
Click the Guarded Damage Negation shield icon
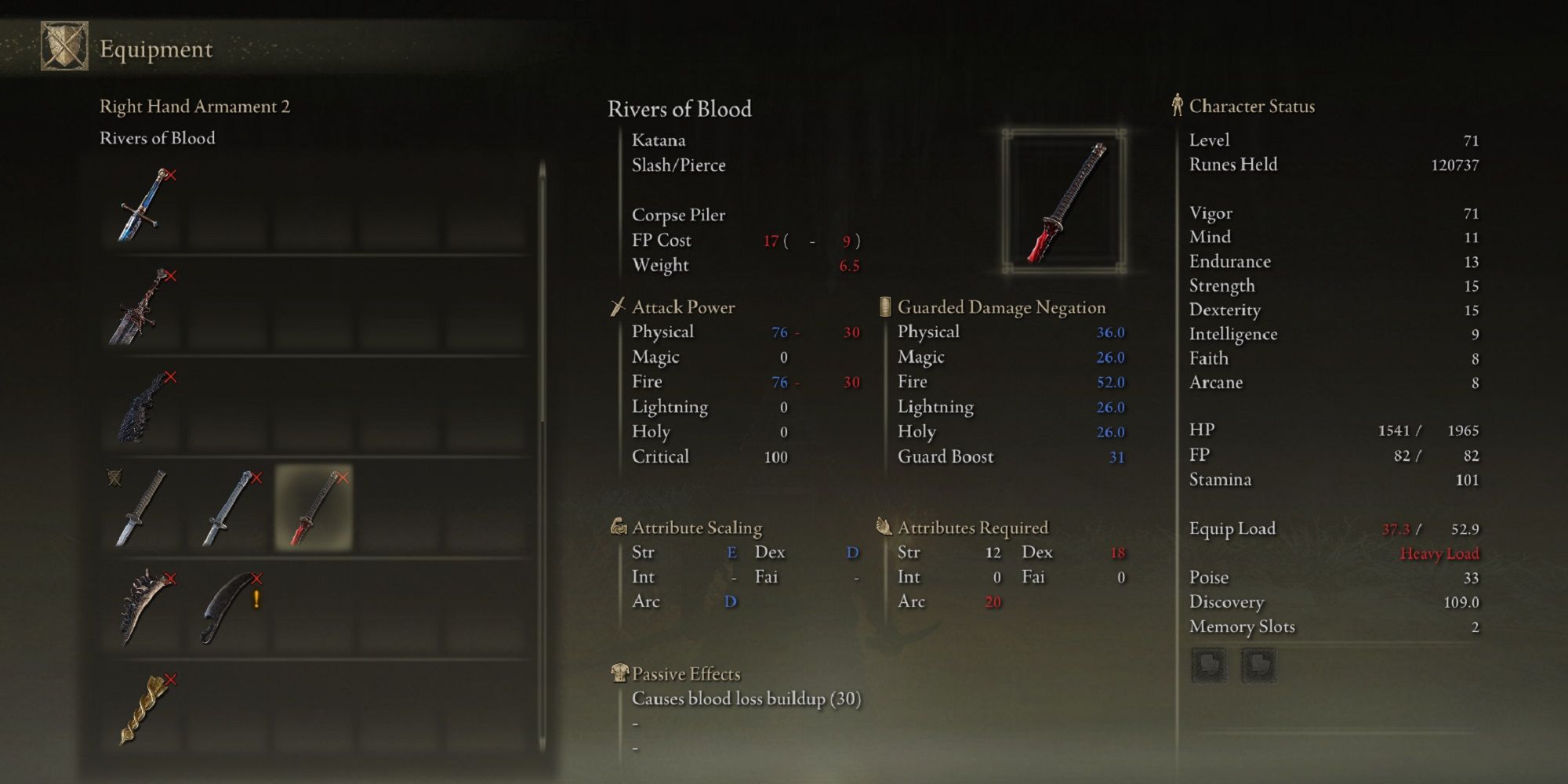[885, 307]
